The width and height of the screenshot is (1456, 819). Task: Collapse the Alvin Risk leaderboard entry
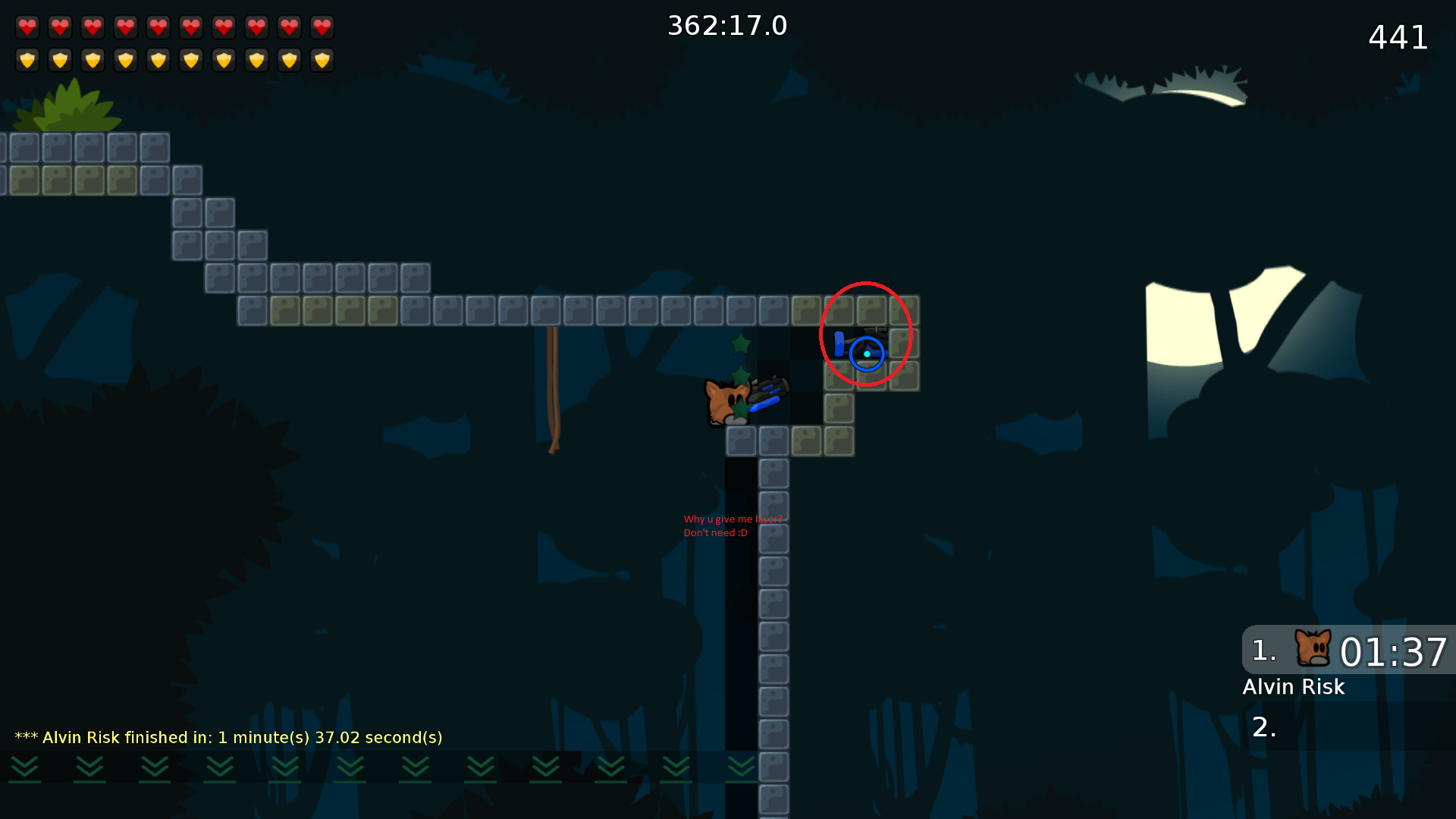1294,687
